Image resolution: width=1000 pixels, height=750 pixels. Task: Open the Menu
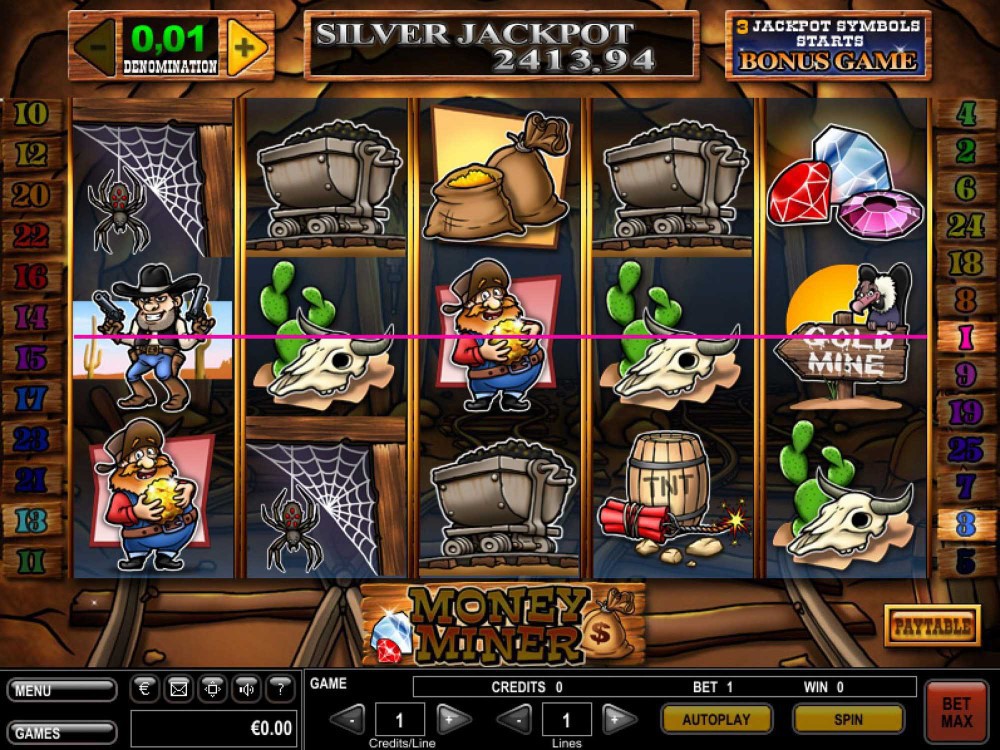point(61,690)
